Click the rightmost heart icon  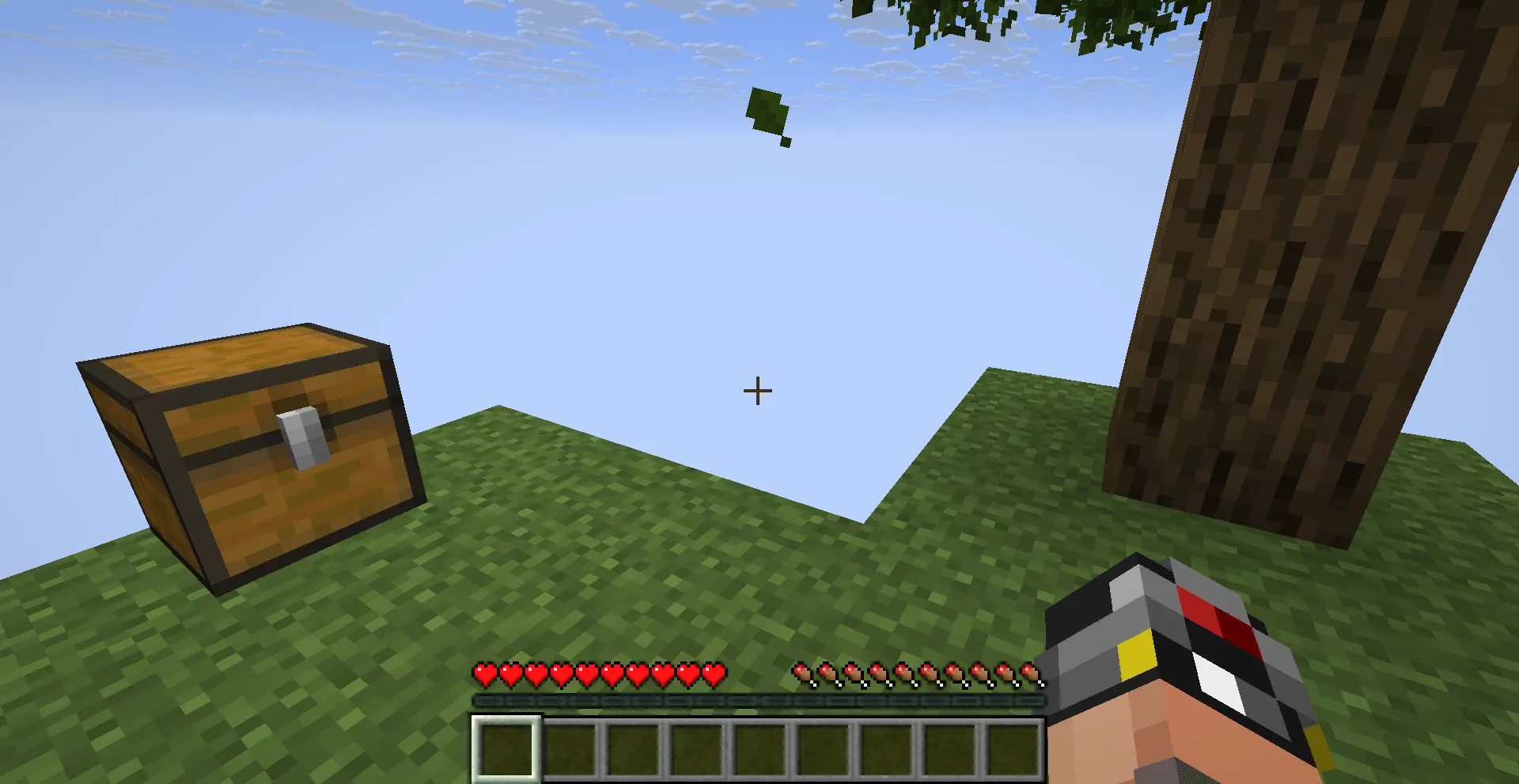click(x=713, y=675)
